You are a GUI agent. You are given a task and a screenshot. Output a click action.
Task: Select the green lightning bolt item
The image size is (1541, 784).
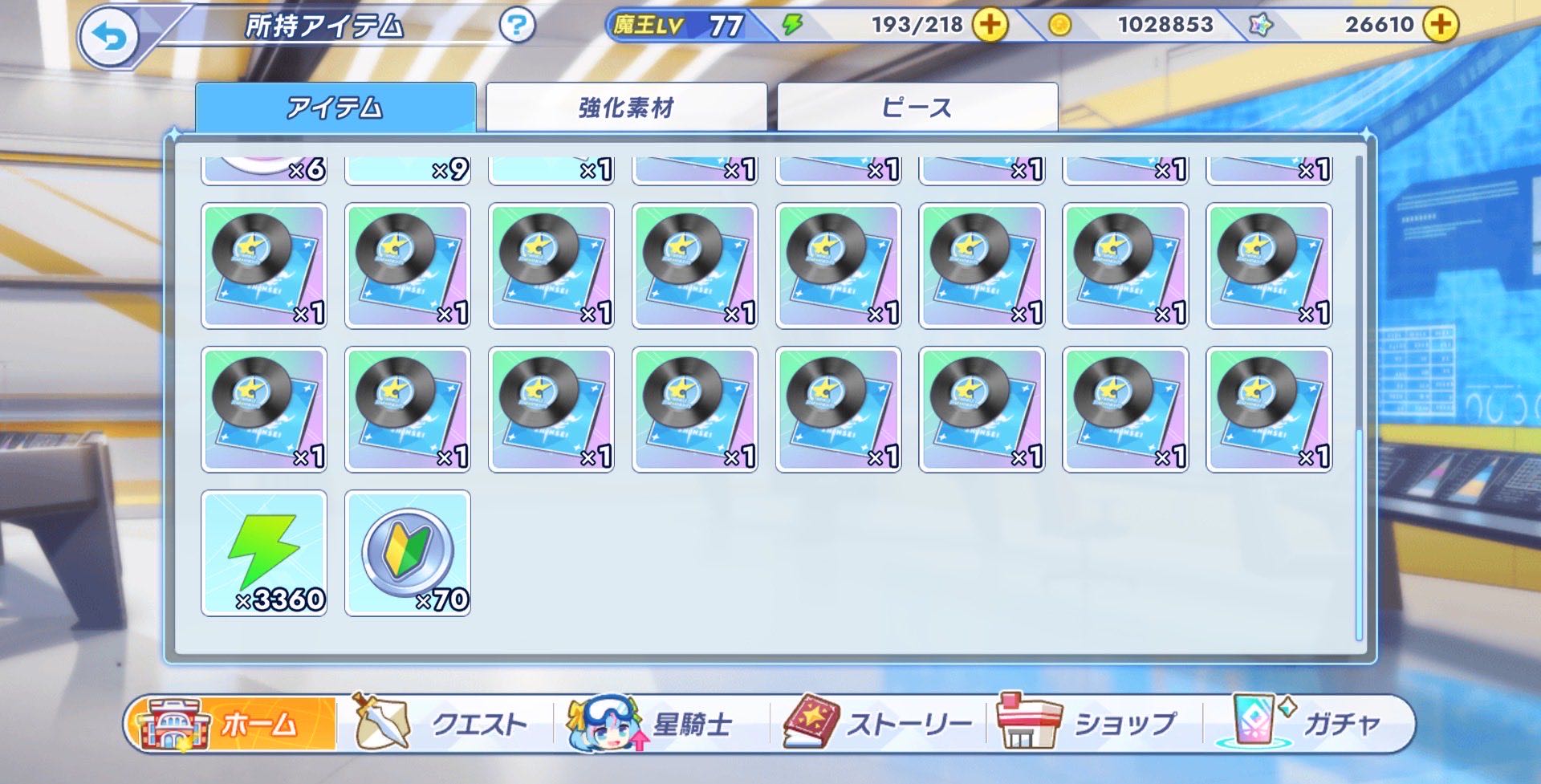tap(264, 553)
